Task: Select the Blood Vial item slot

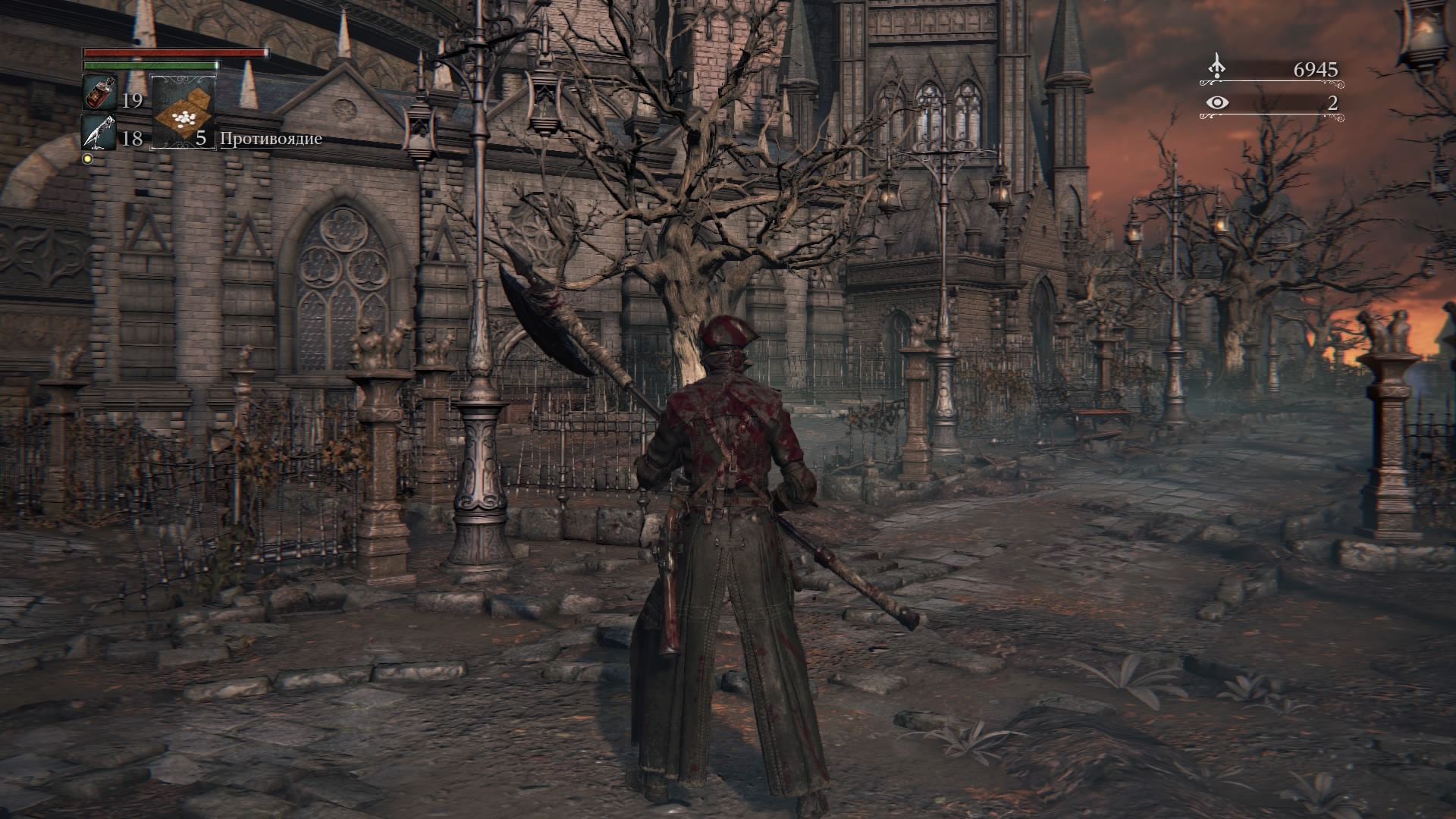Action: [x=99, y=93]
